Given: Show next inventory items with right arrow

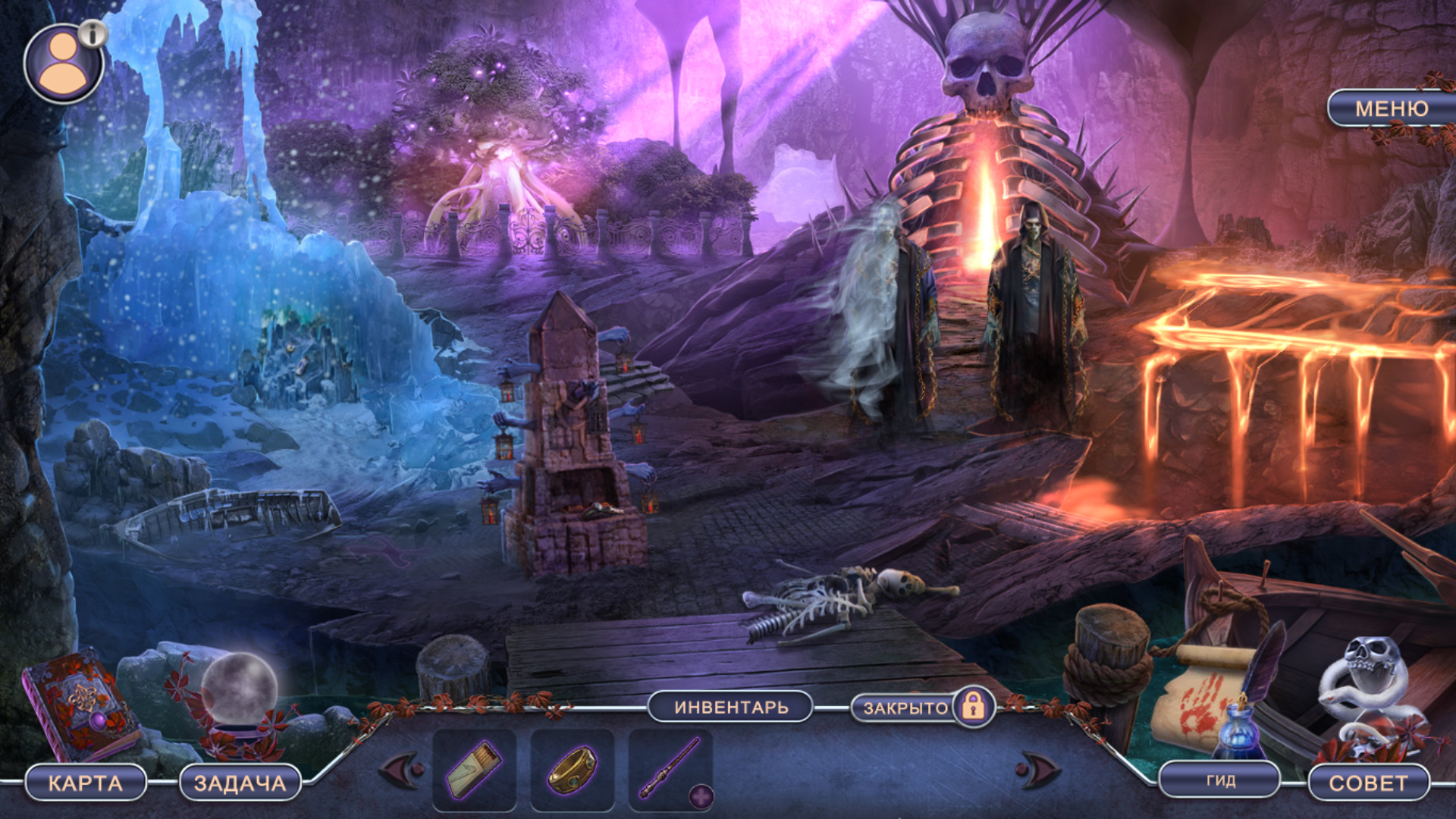Looking at the screenshot, I should pos(1037,770).
